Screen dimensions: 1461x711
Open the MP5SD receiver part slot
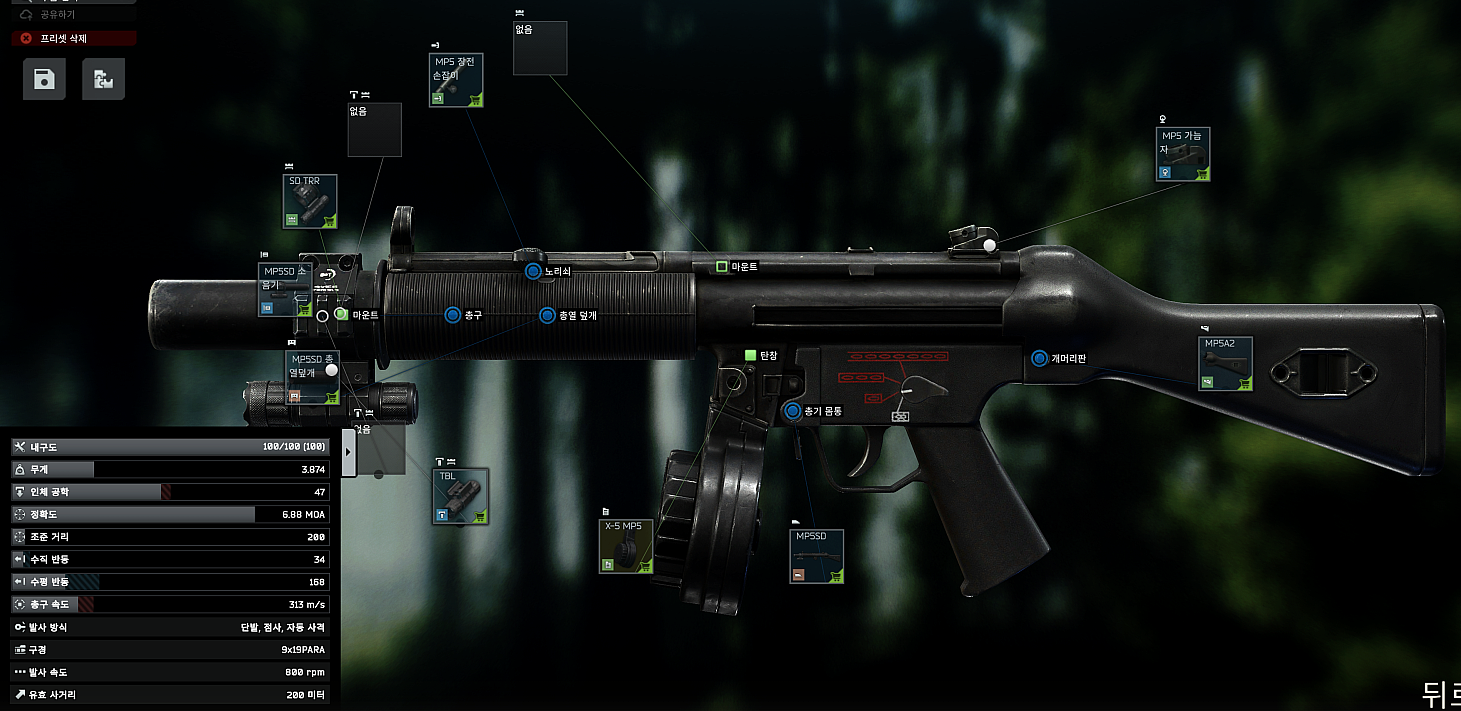tap(816, 556)
